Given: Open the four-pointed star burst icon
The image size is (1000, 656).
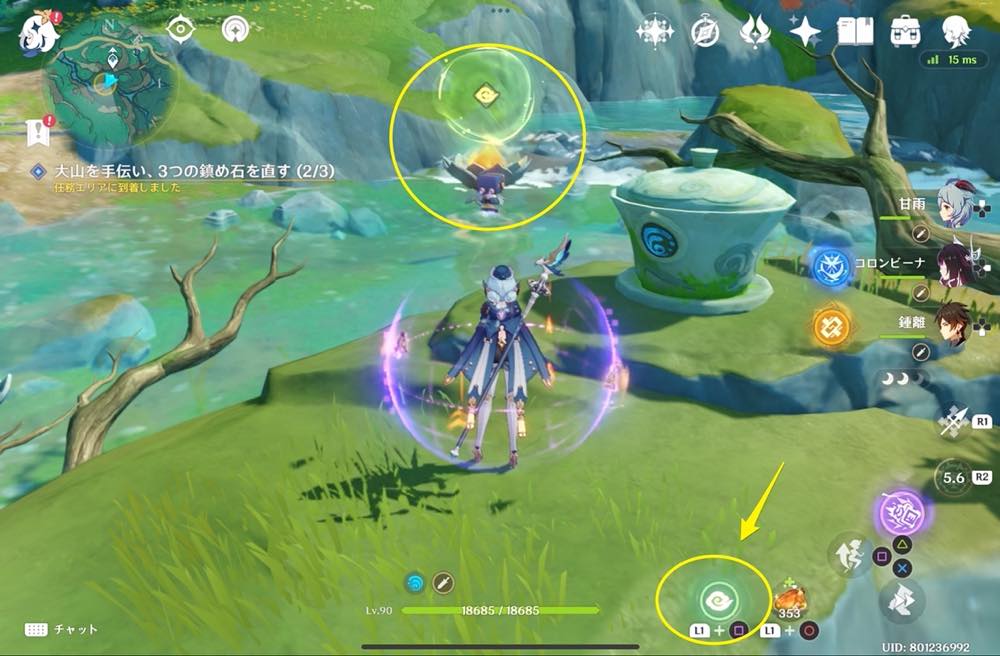Looking at the screenshot, I should click(655, 32).
